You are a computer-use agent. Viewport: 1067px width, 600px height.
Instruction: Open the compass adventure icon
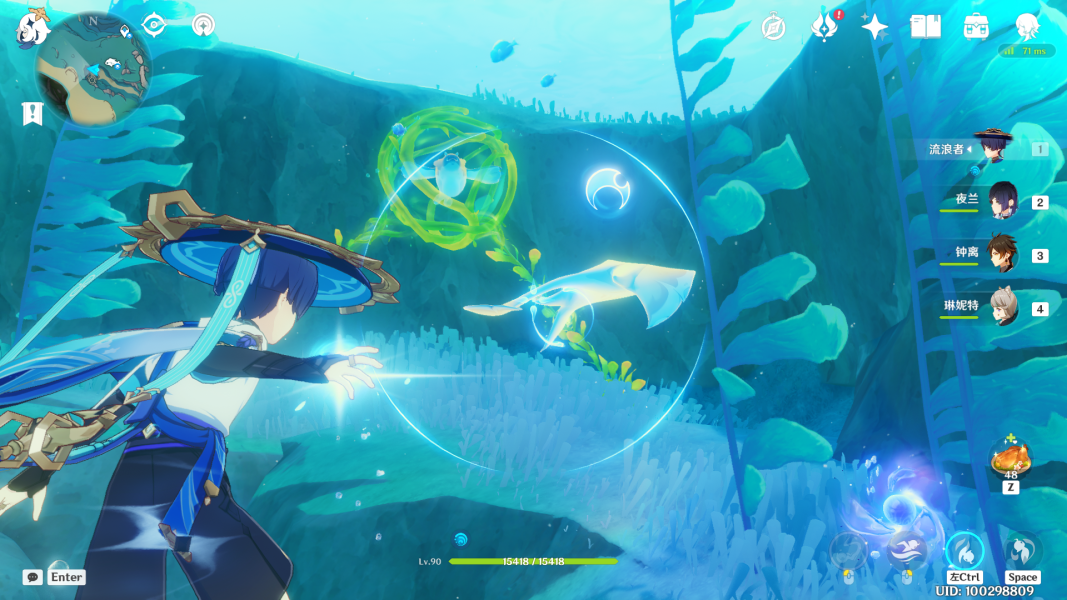[773, 27]
